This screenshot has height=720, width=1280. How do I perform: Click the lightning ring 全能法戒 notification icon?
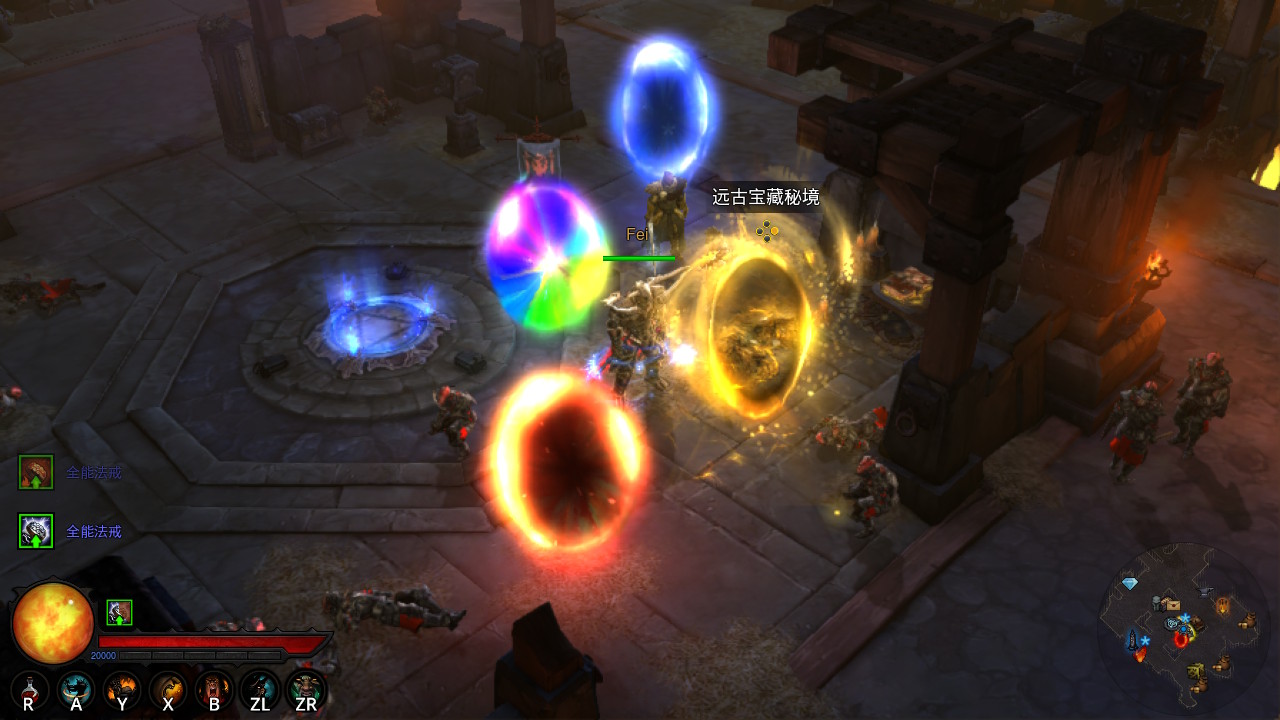coord(36,531)
